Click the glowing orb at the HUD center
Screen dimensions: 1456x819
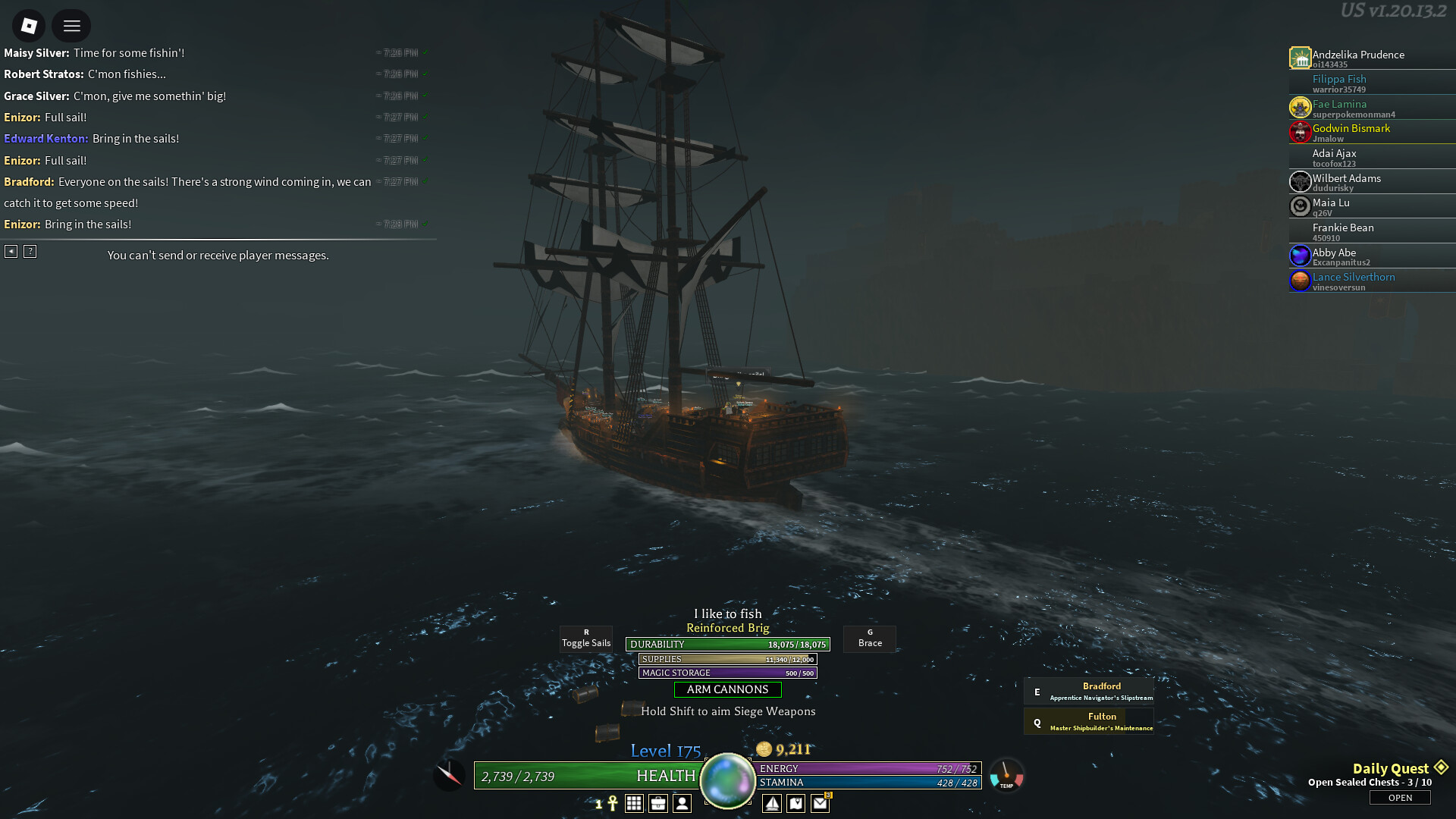(727, 780)
